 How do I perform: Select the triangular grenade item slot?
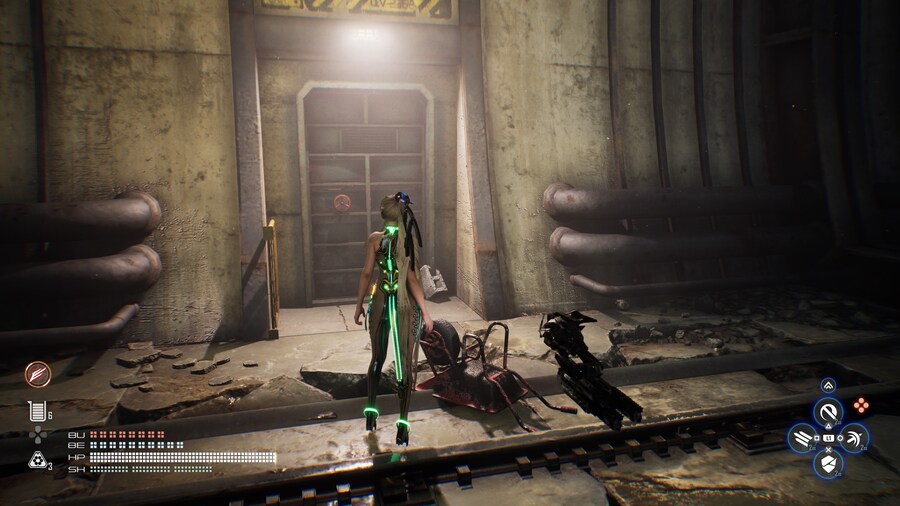point(36,460)
